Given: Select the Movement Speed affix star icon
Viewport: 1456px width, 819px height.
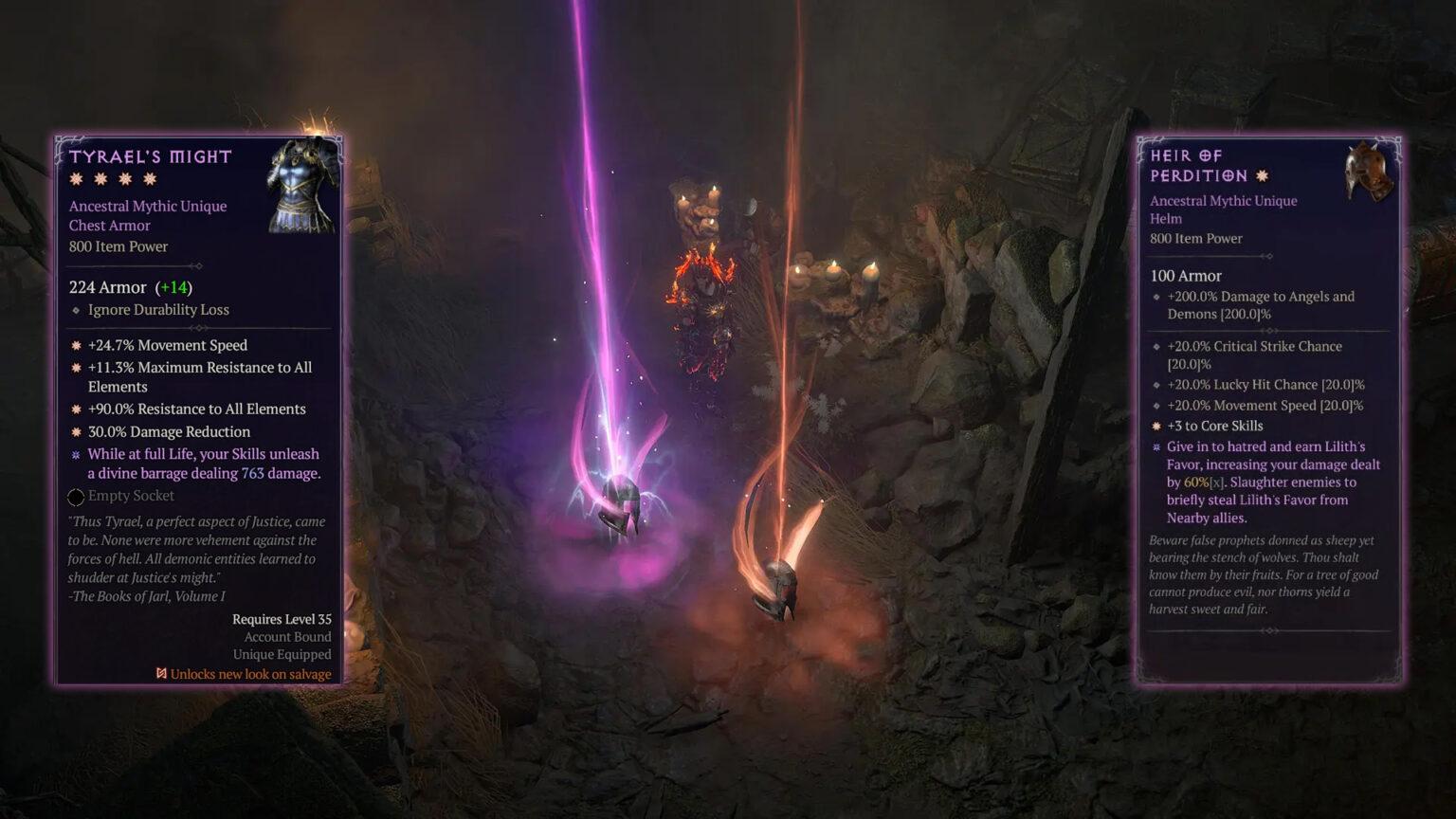Looking at the screenshot, I should tap(77, 345).
